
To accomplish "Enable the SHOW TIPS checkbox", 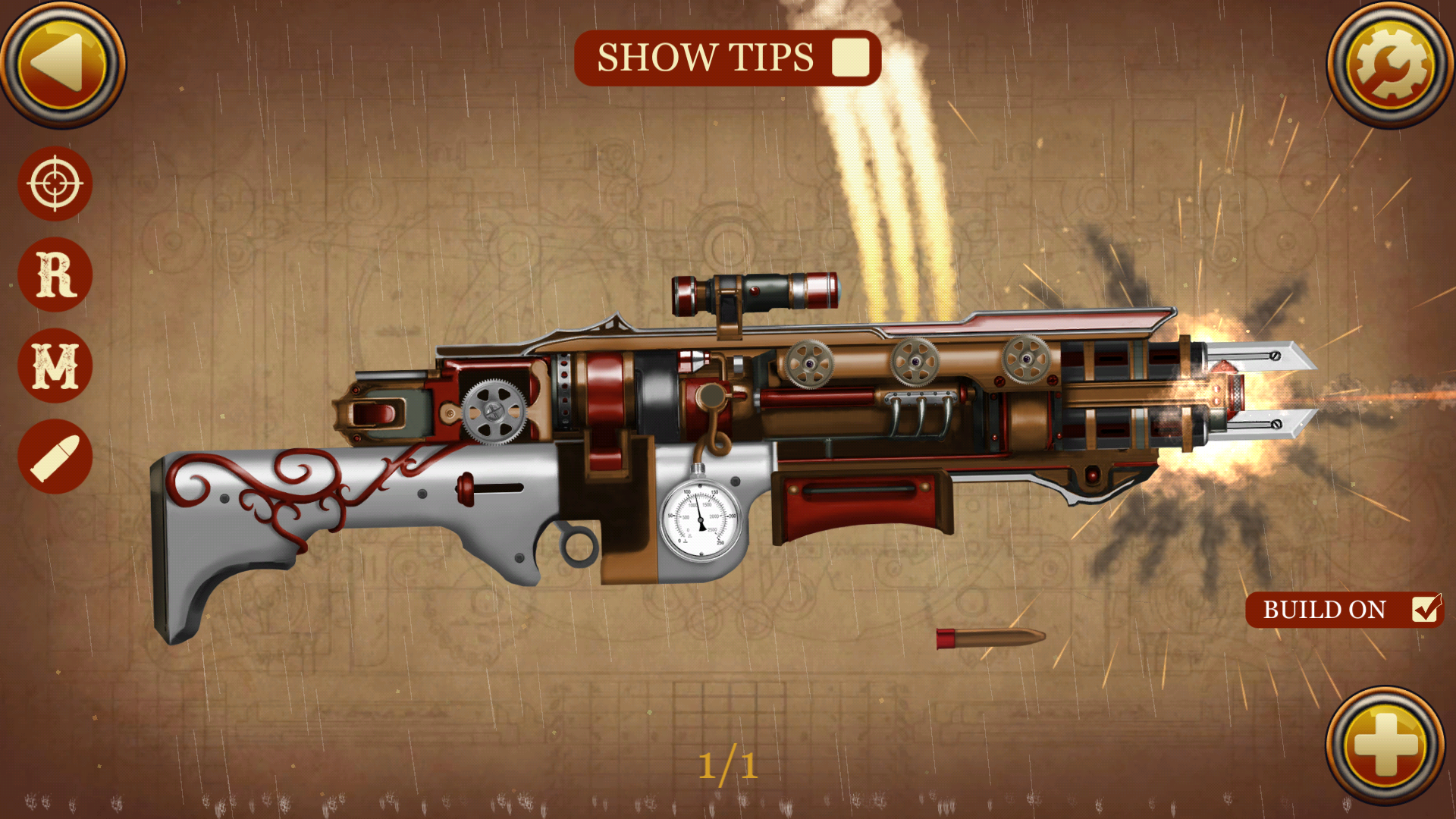I will click(849, 57).
